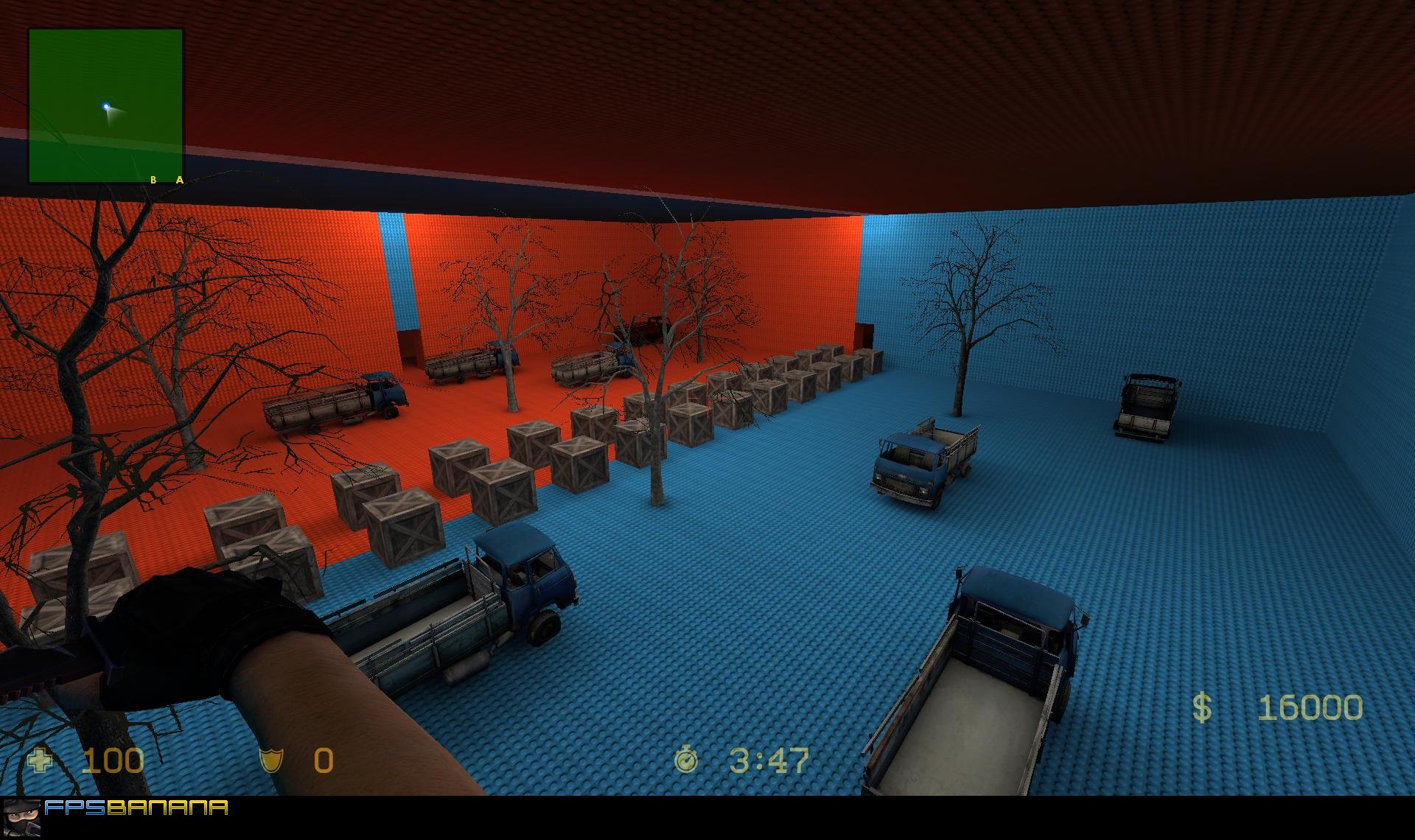Viewport: 1415px width, 840px height.
Task: Select bombsite B marker on radar
Action: click(x=153, y=180)
